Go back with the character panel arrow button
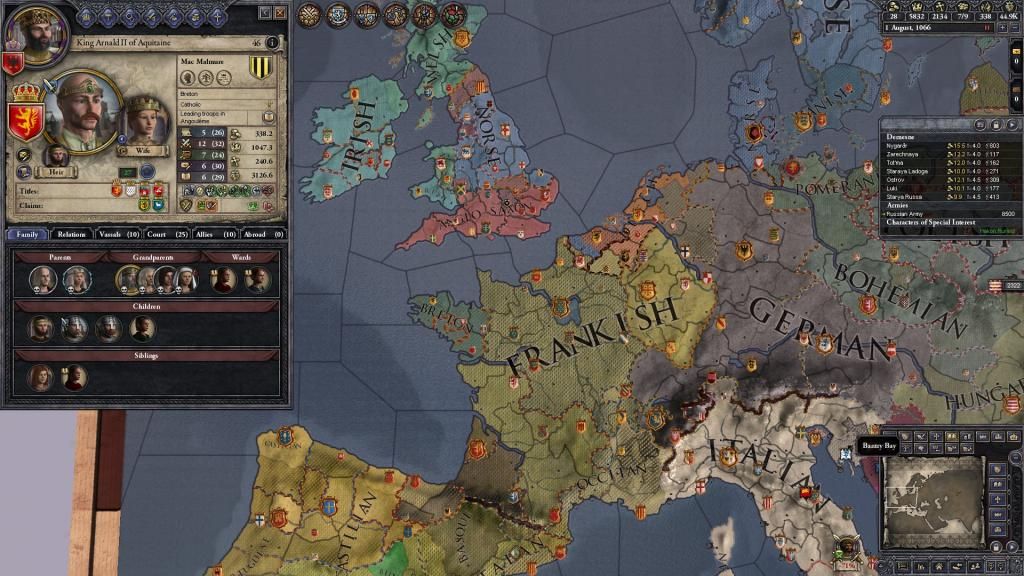Image resolution: width=1024 pixels, height=576 pixels. 265,13
